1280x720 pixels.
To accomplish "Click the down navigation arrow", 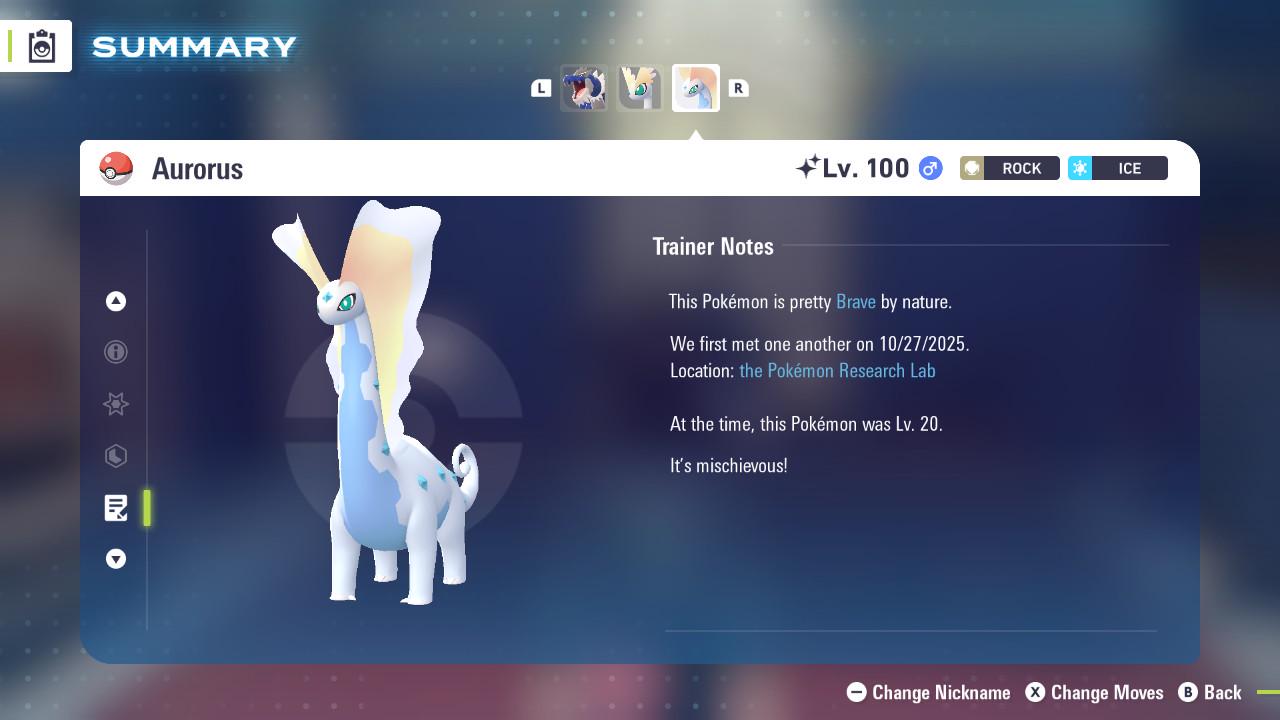I will coord(116,559).
